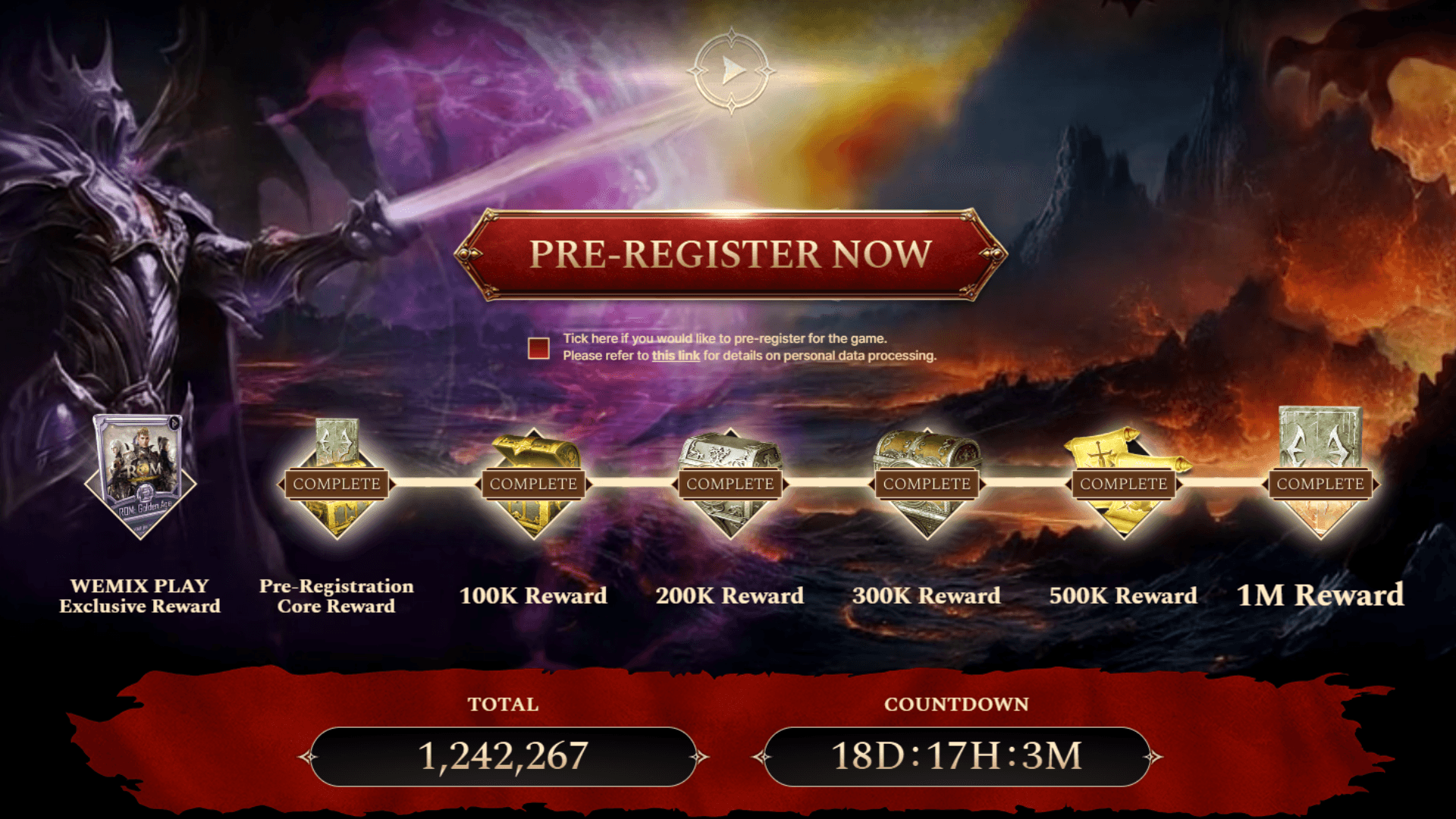Switch to the COUNTDOWN section heading
This screenshot has height=819, width=1456.
pyautogui.click(x=957, y=704)
